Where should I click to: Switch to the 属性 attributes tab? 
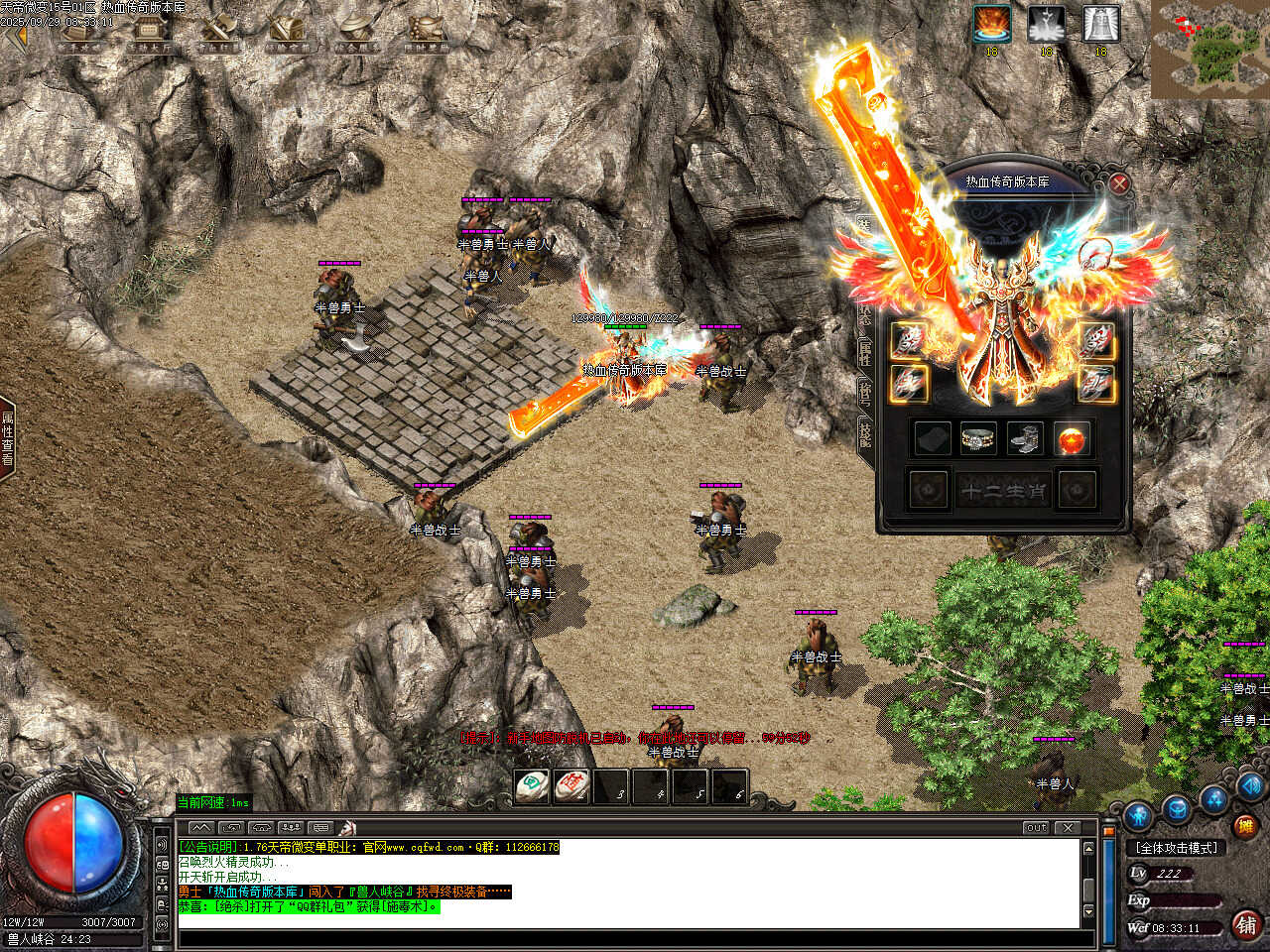(x=865, y=349)
